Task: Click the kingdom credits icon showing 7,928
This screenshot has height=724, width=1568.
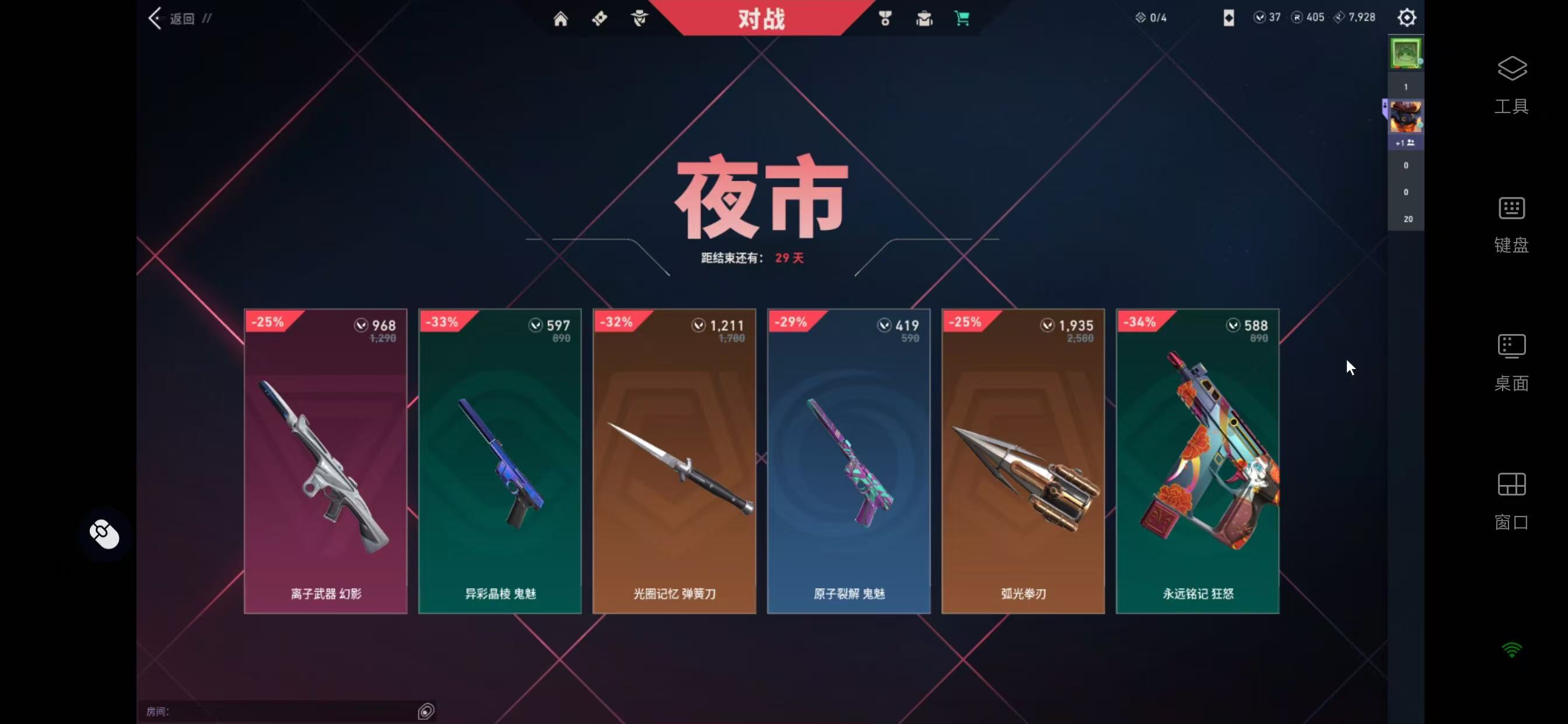Action: point(1339,17)
